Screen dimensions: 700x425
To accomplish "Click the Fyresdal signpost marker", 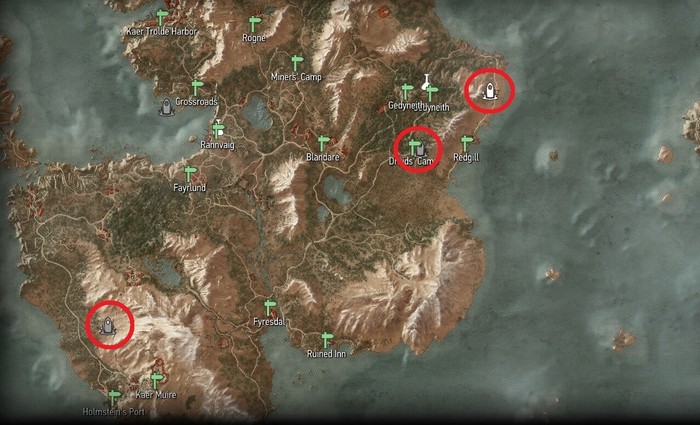I will (x=268, y=307).
